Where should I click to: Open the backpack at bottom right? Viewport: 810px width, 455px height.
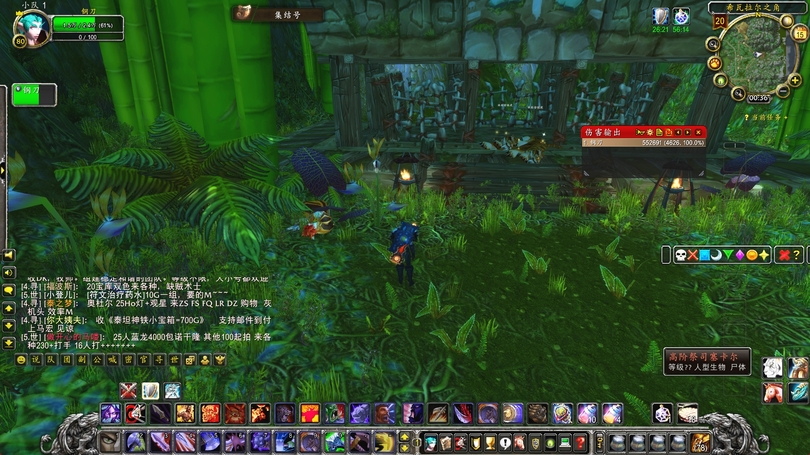700,441
